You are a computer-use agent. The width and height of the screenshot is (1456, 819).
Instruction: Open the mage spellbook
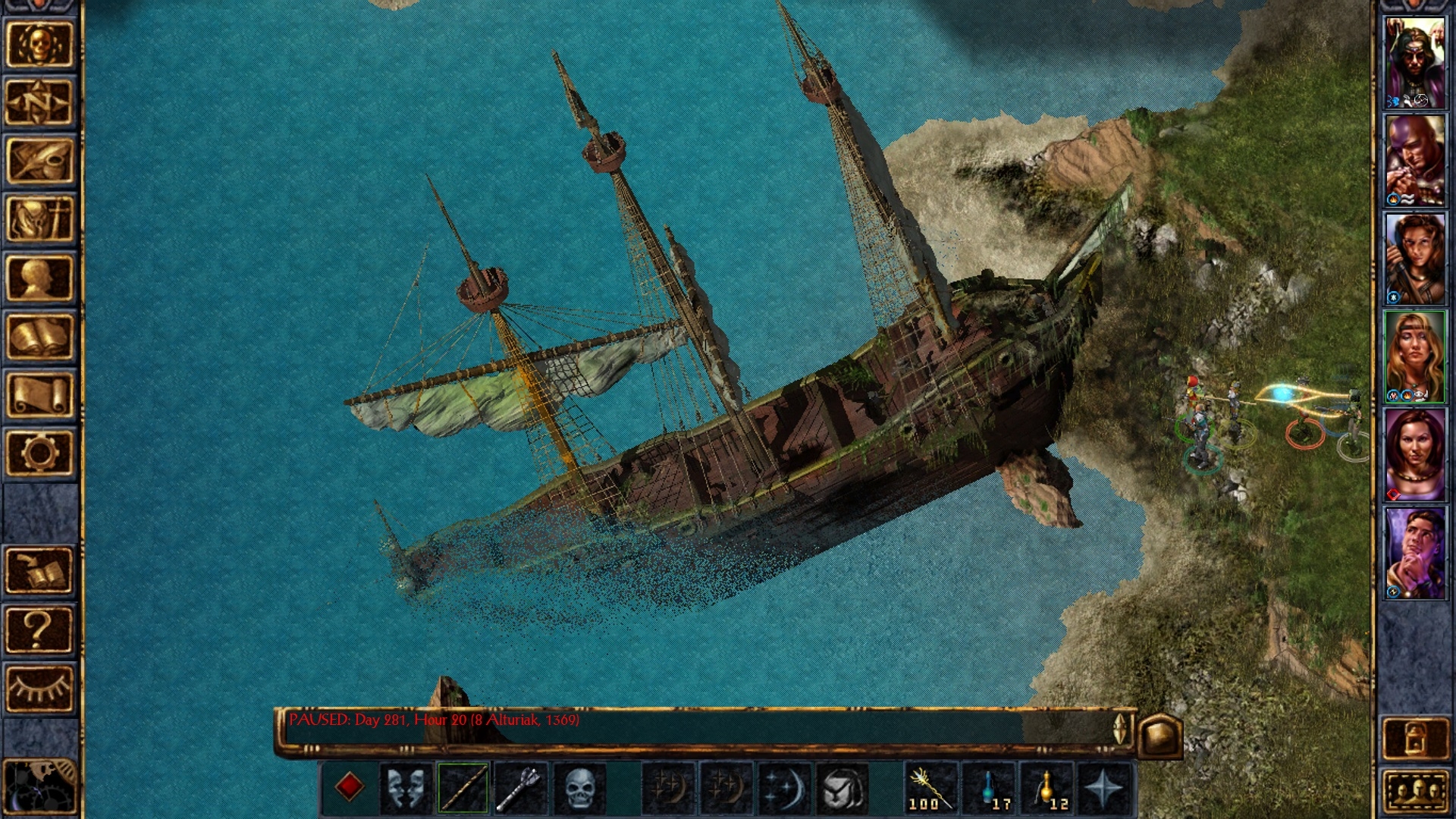[39, 336]
